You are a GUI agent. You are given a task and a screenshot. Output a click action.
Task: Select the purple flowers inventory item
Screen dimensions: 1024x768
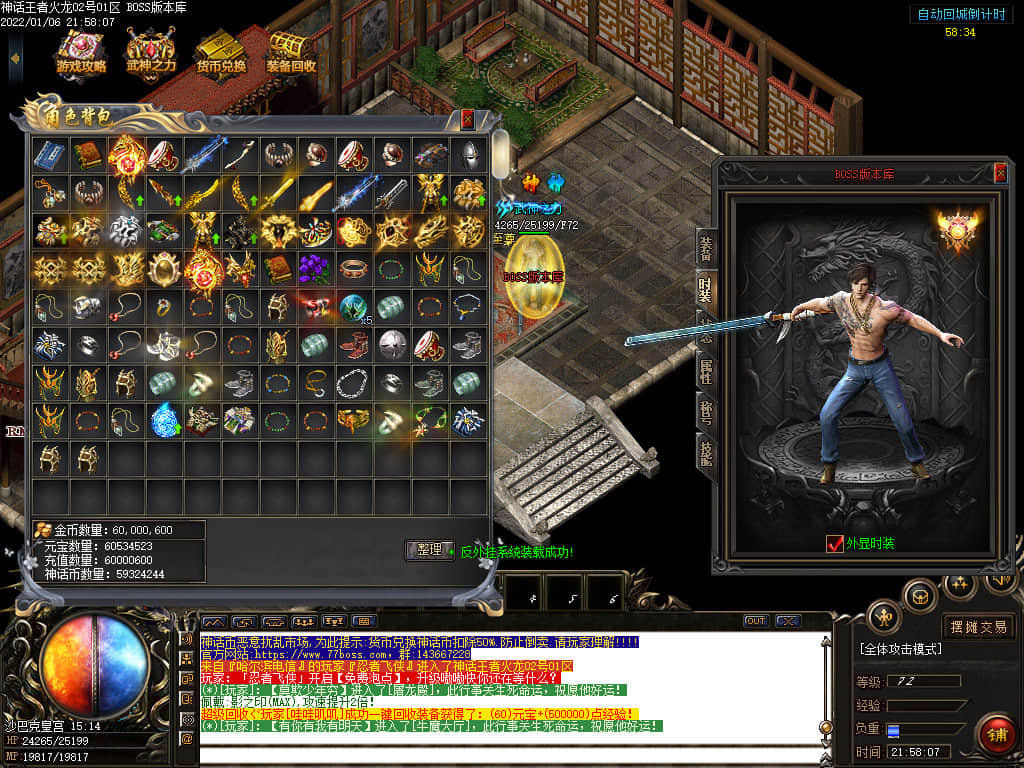(315, 269)
